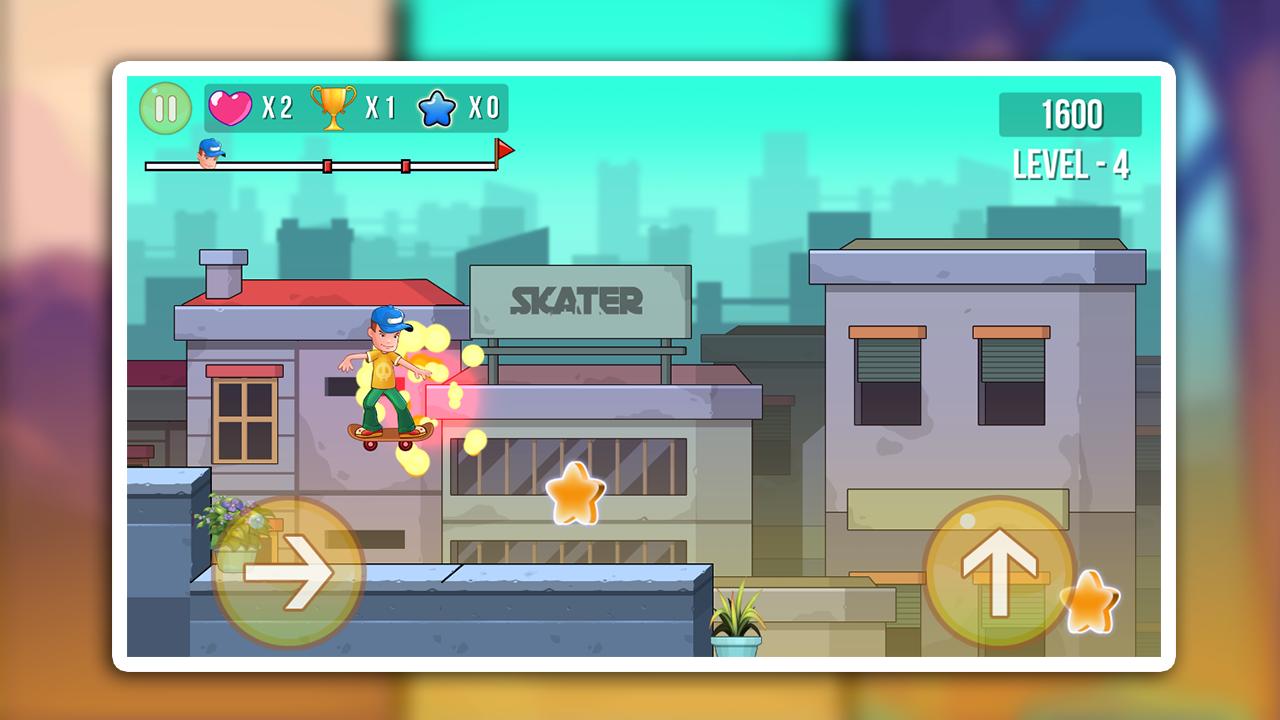This screenshot has height=720, width=1280.
Task: Tap the score display showing 1600
Action: point(1073,113)
